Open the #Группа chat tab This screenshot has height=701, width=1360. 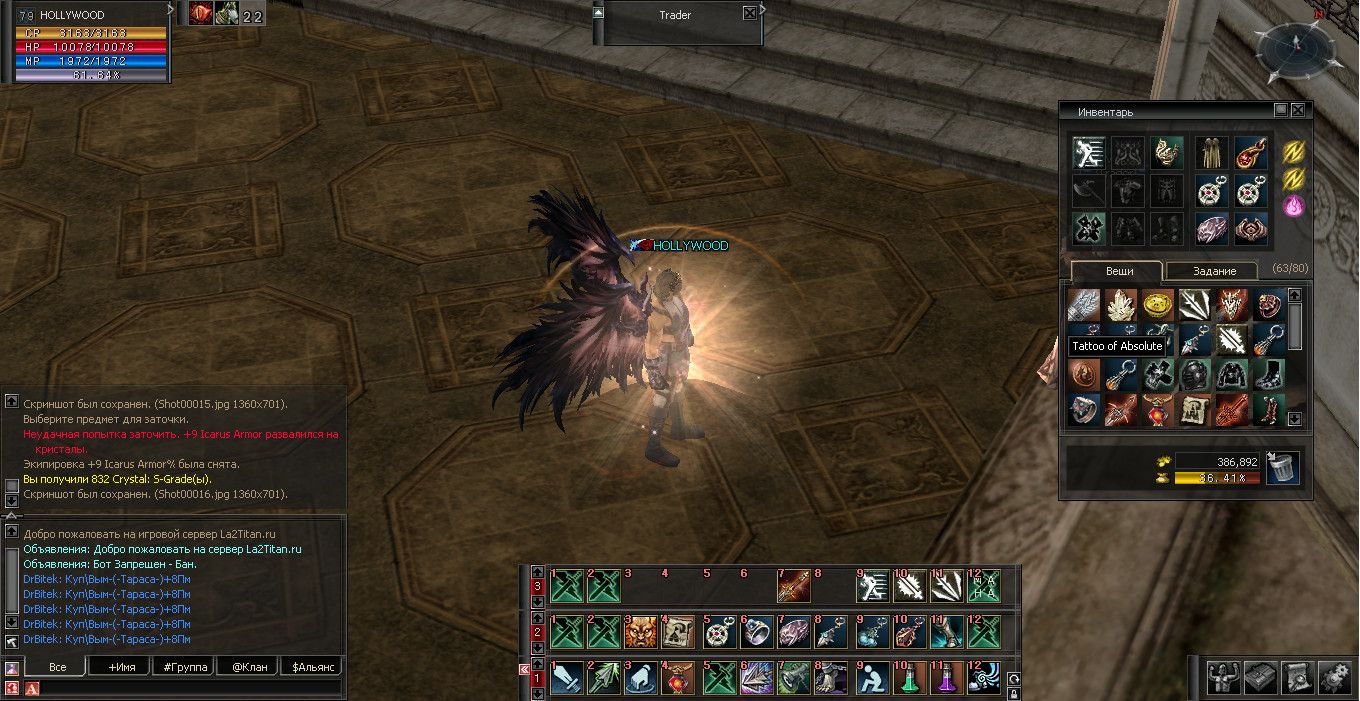[182, 667]
